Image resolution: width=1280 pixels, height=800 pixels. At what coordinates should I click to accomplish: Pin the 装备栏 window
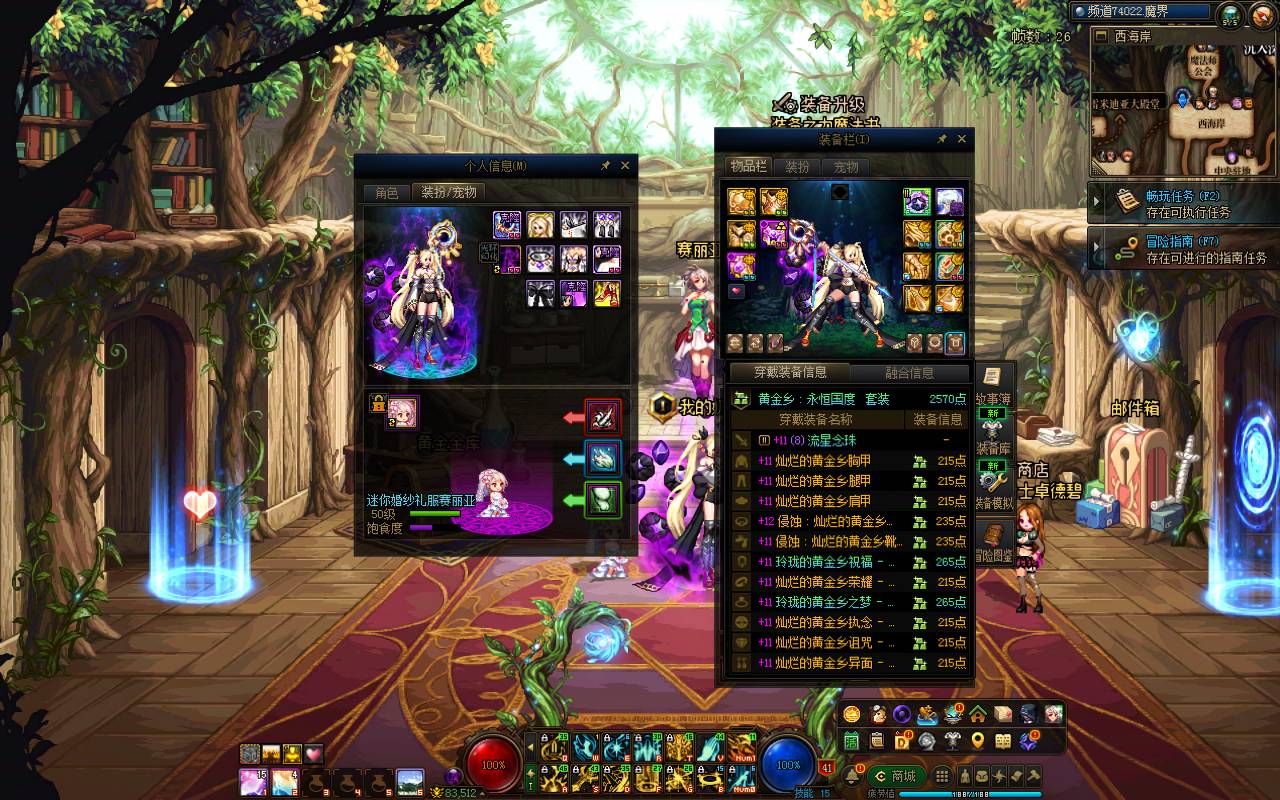(942, 139)
